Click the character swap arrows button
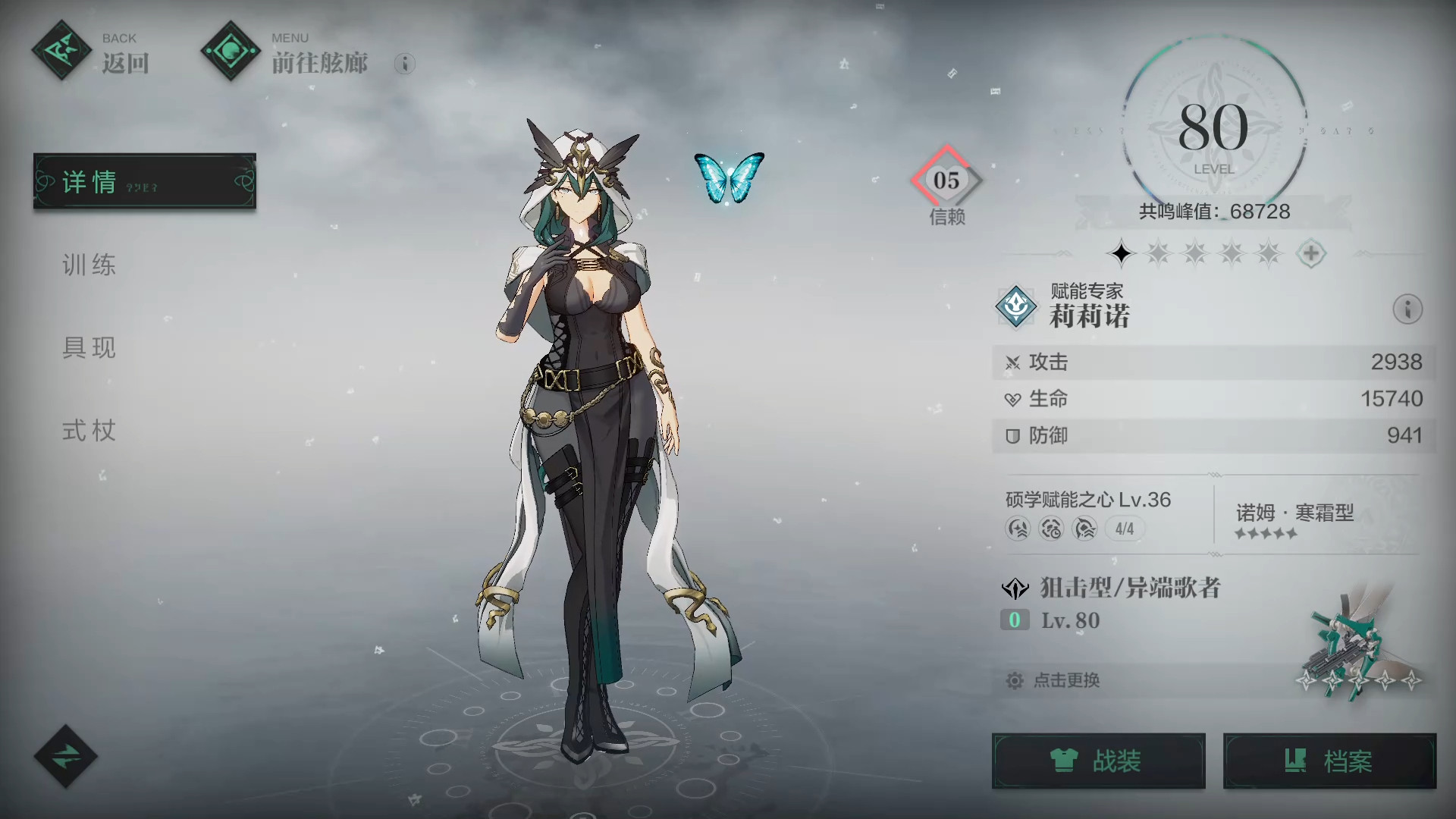Image resolution: width=1456 pixels, height=819 pixels. click(65, 756)
